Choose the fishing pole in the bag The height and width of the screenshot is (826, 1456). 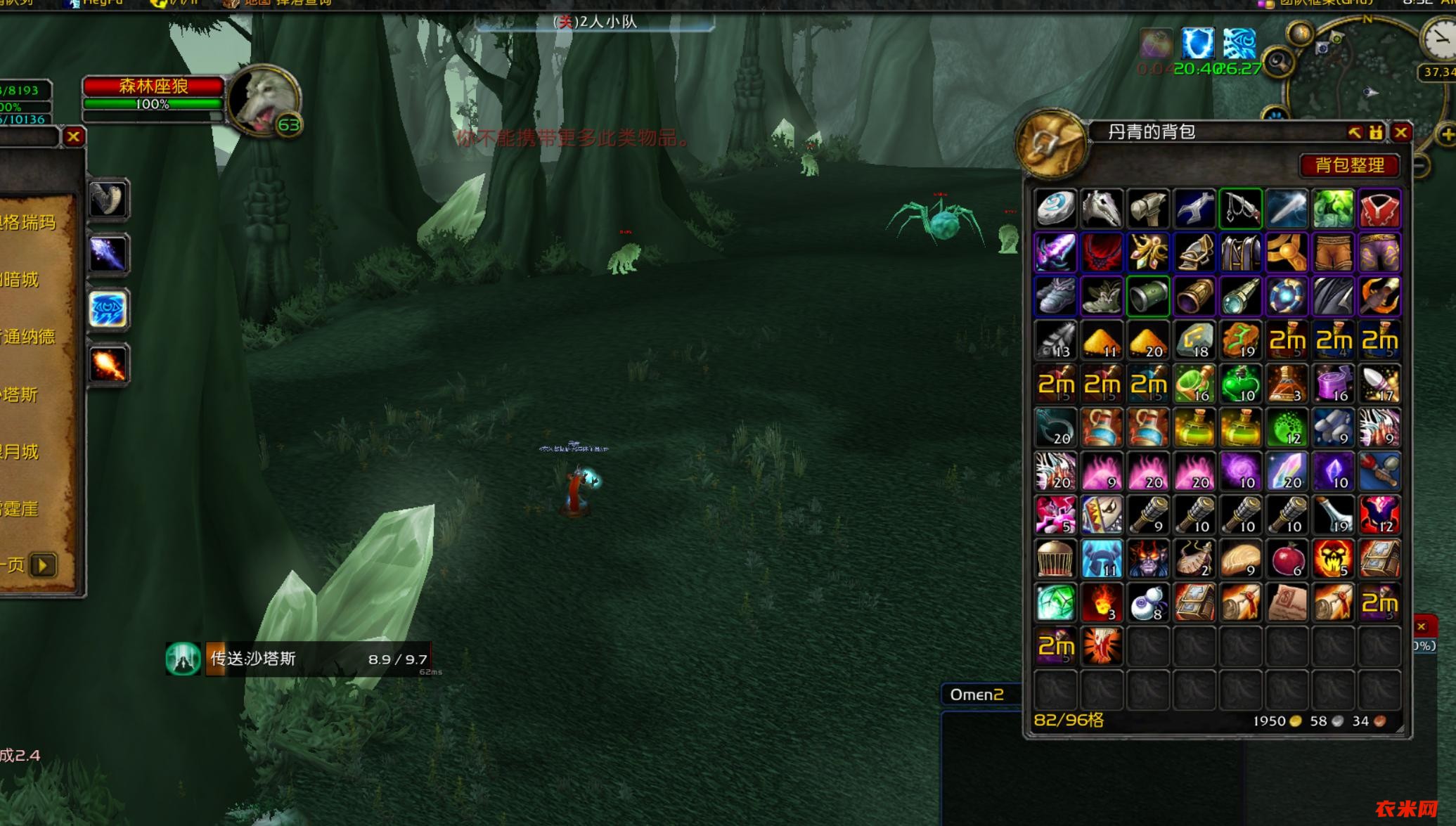(x=1240, y=209)
